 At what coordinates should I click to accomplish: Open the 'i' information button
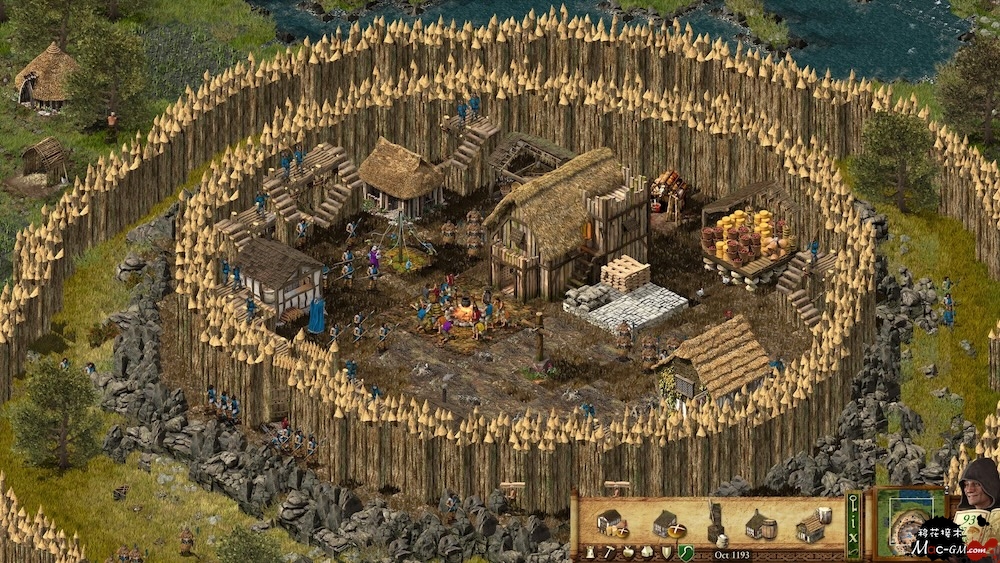coord(853,519)
